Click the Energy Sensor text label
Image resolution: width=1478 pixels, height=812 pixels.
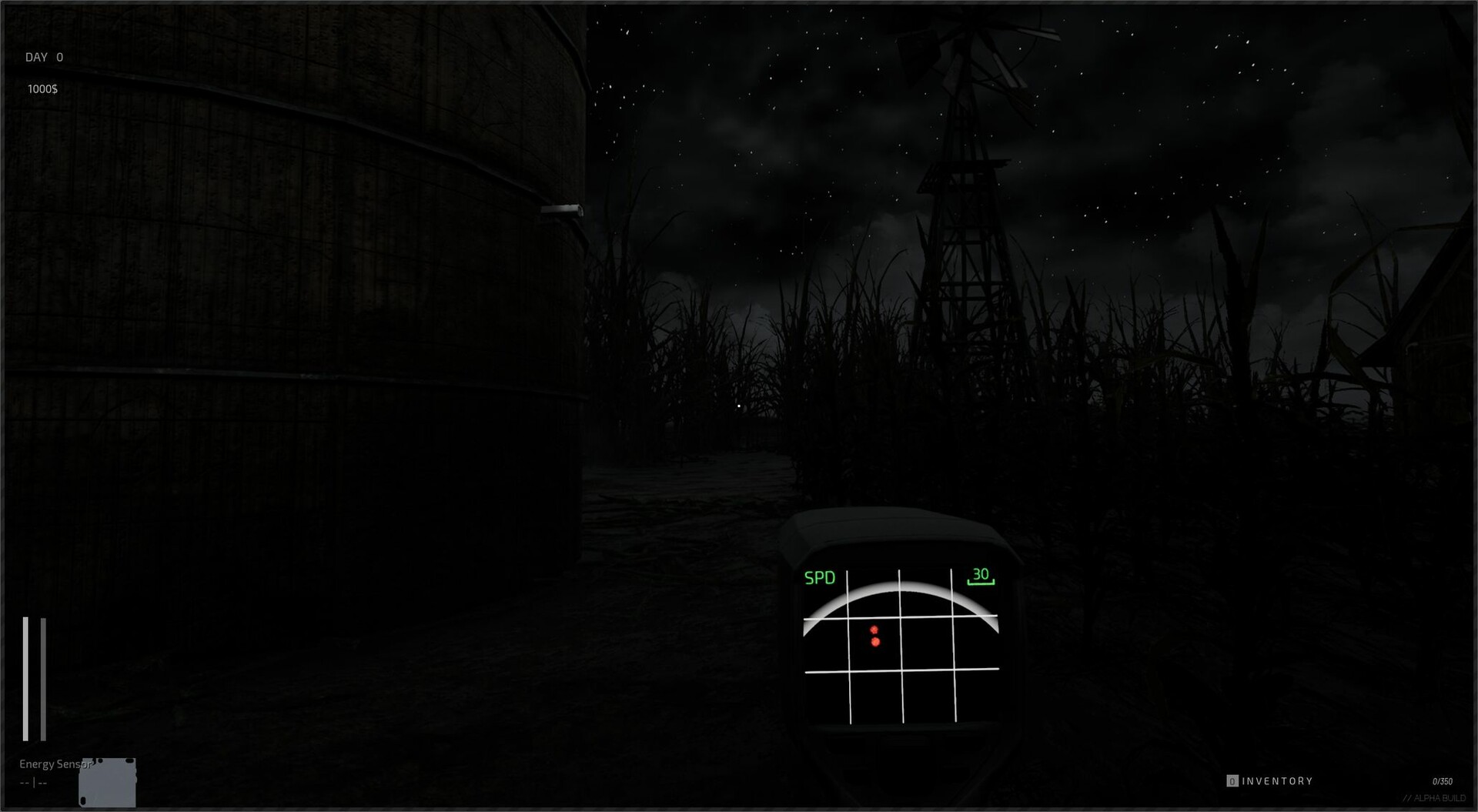[54, 764]
